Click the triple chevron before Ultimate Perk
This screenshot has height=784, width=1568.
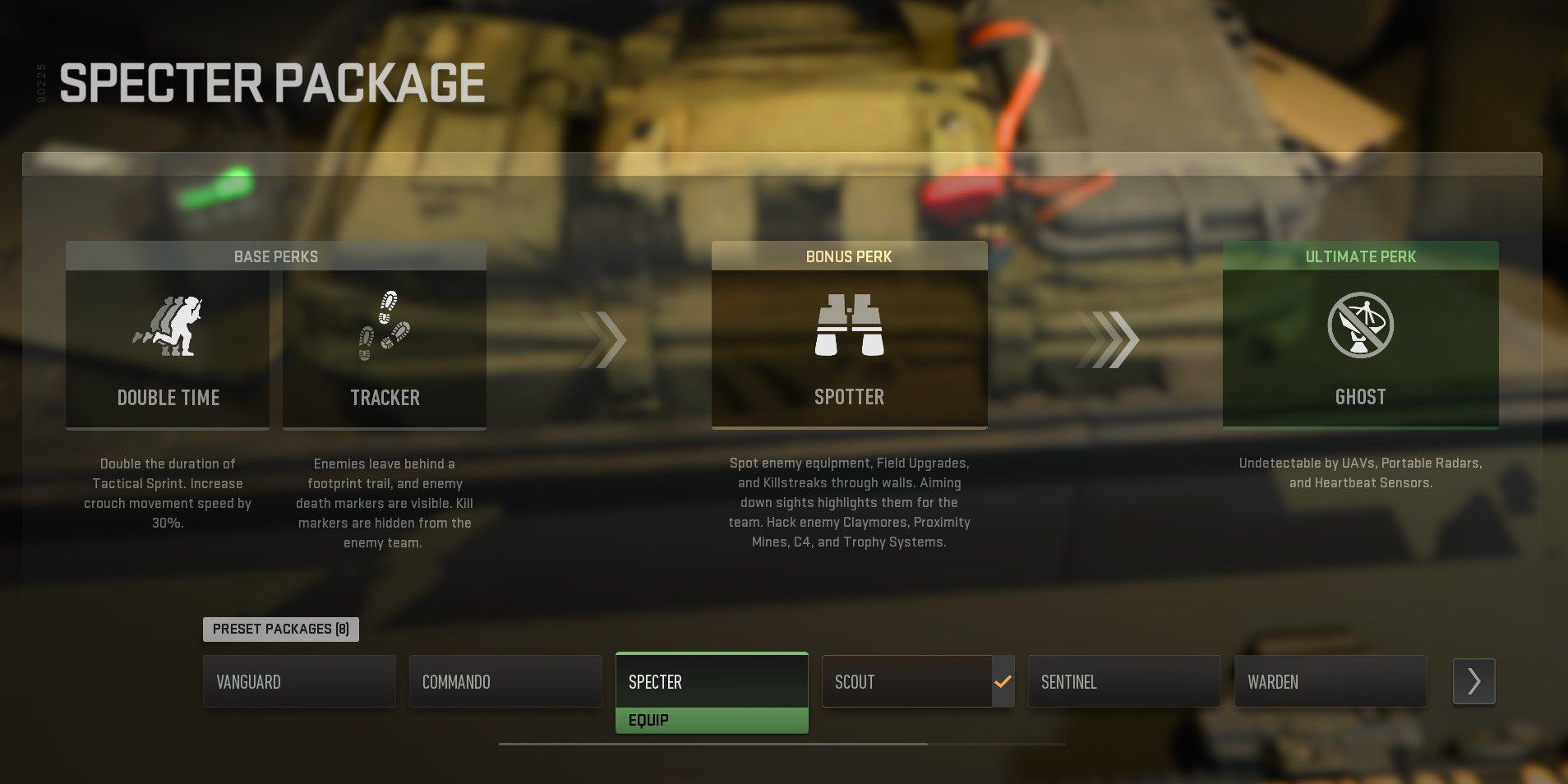[1109, 339]
